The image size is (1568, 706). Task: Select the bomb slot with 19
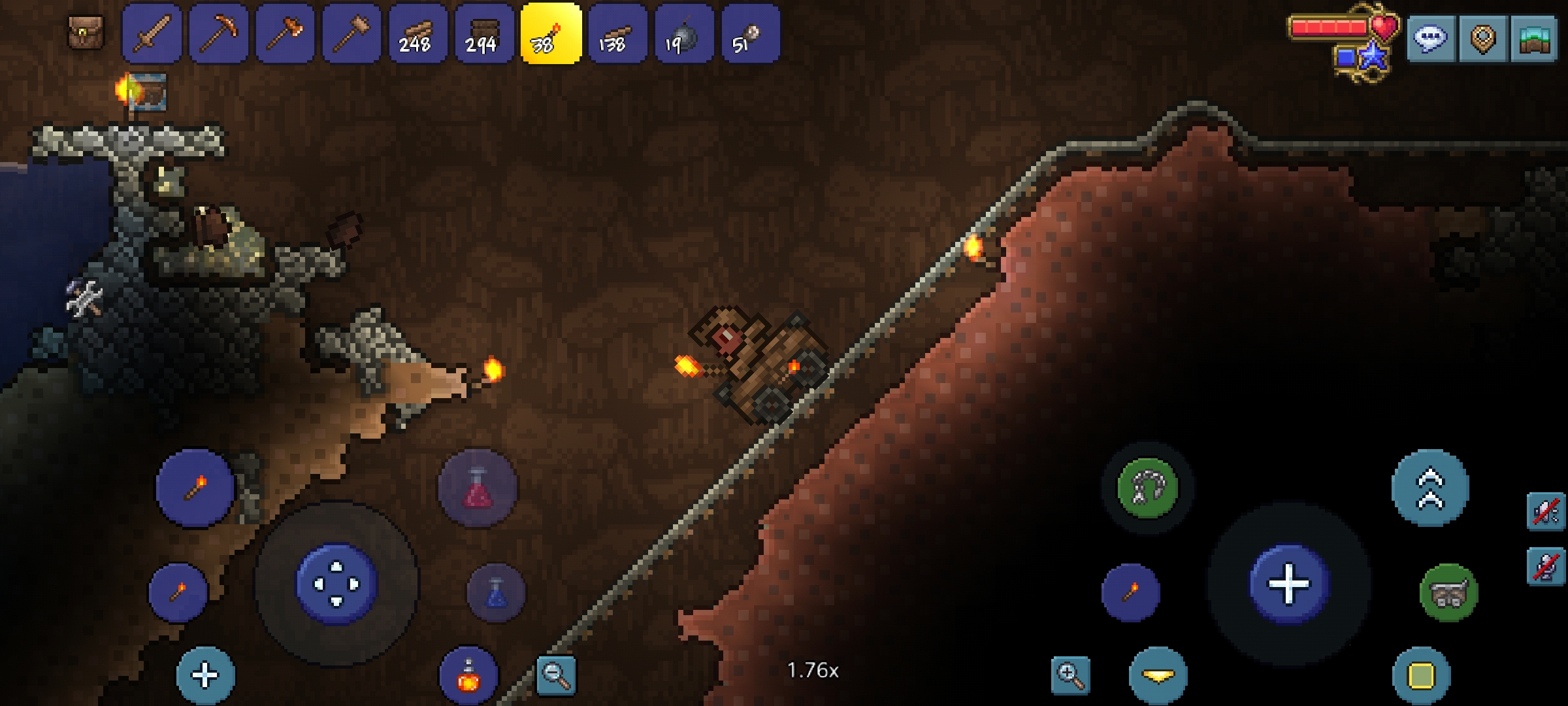click(684, 34)
